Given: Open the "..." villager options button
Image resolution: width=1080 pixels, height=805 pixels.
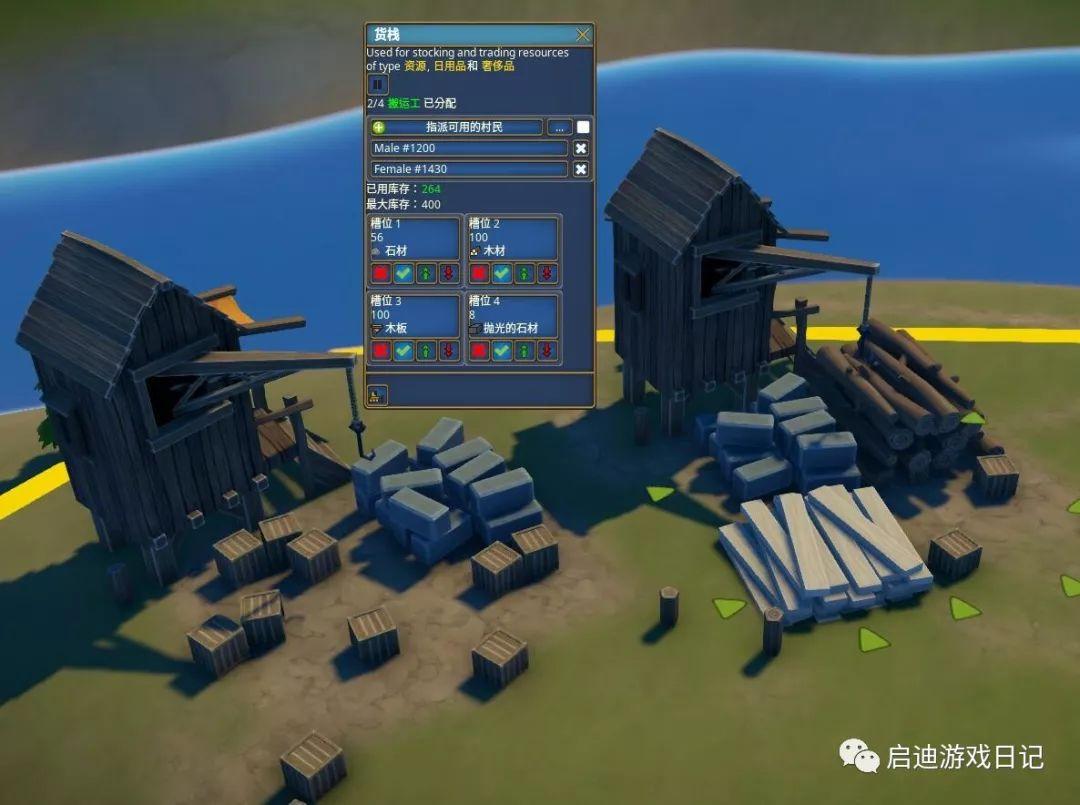Looking at the screenshot, I should tap(559, 127).
